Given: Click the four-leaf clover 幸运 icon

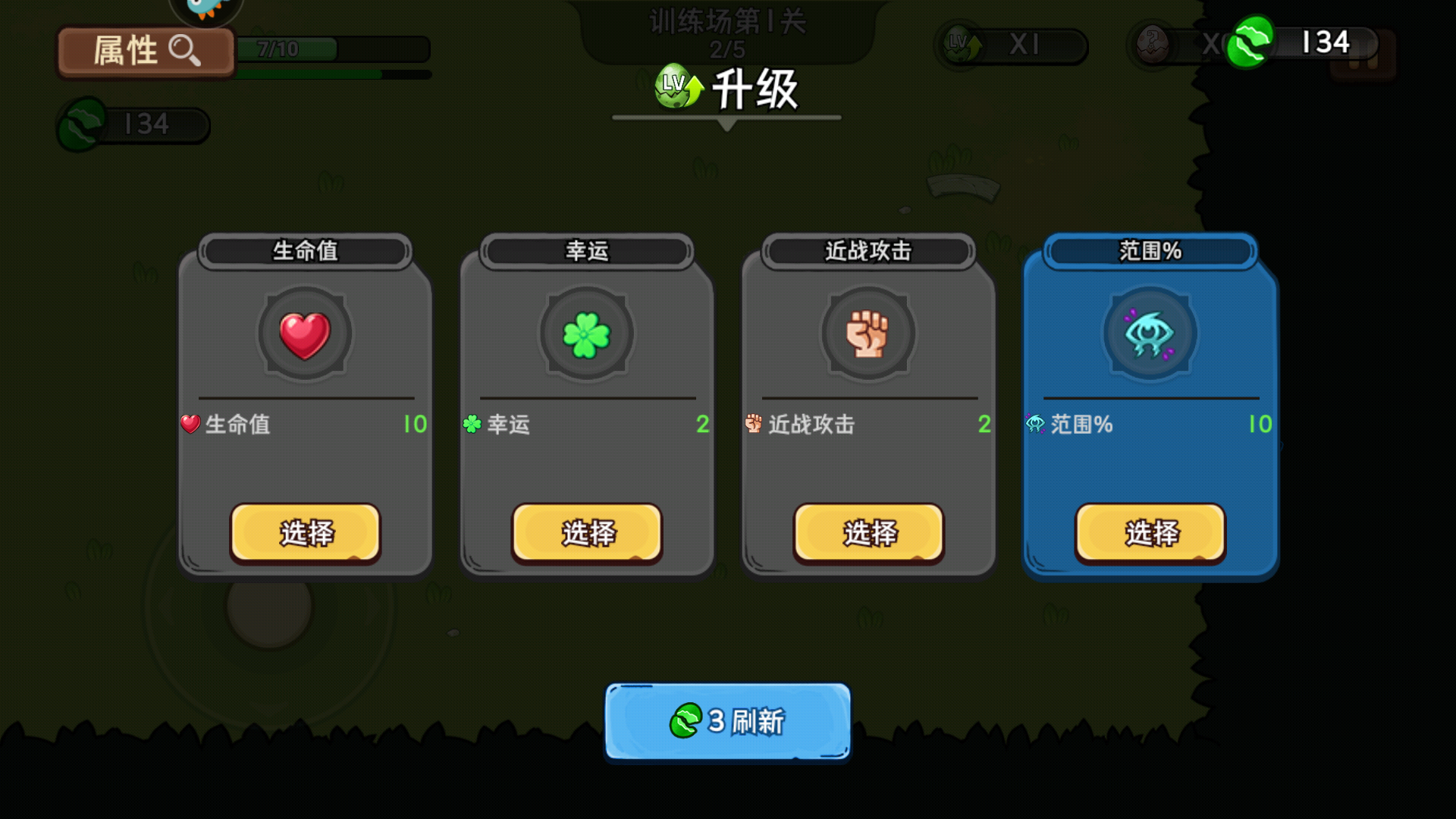Looking at the screenshot, I should (585, 336).
